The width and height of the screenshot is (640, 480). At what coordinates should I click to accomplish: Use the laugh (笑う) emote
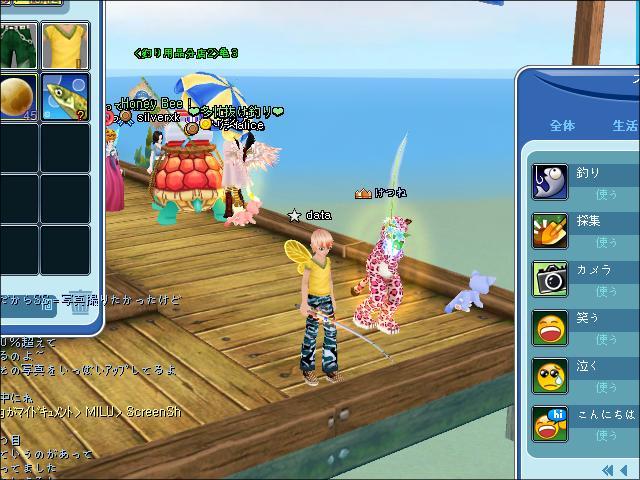550,328
